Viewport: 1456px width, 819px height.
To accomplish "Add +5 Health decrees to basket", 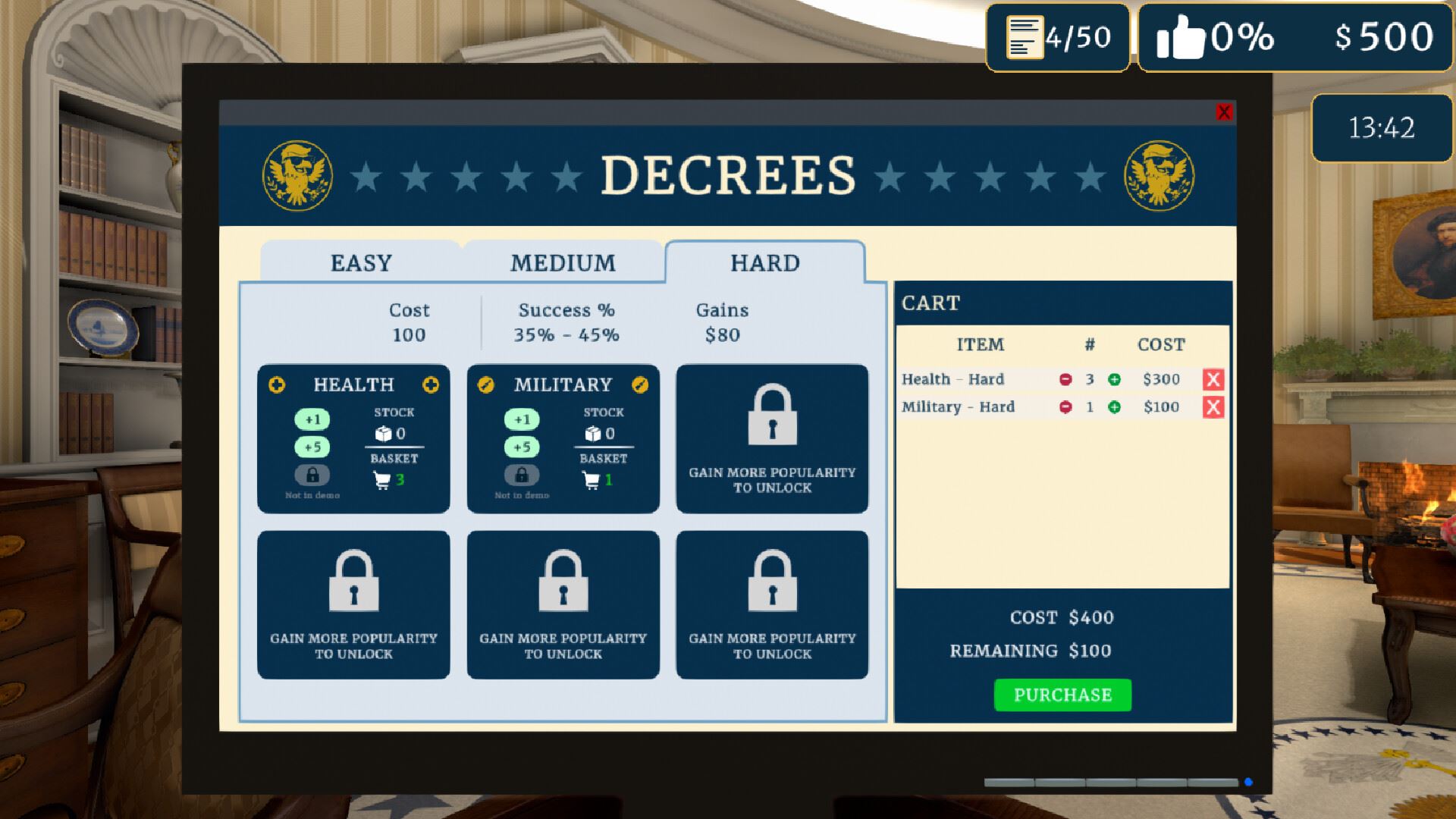I will click(x=312, y=447).
